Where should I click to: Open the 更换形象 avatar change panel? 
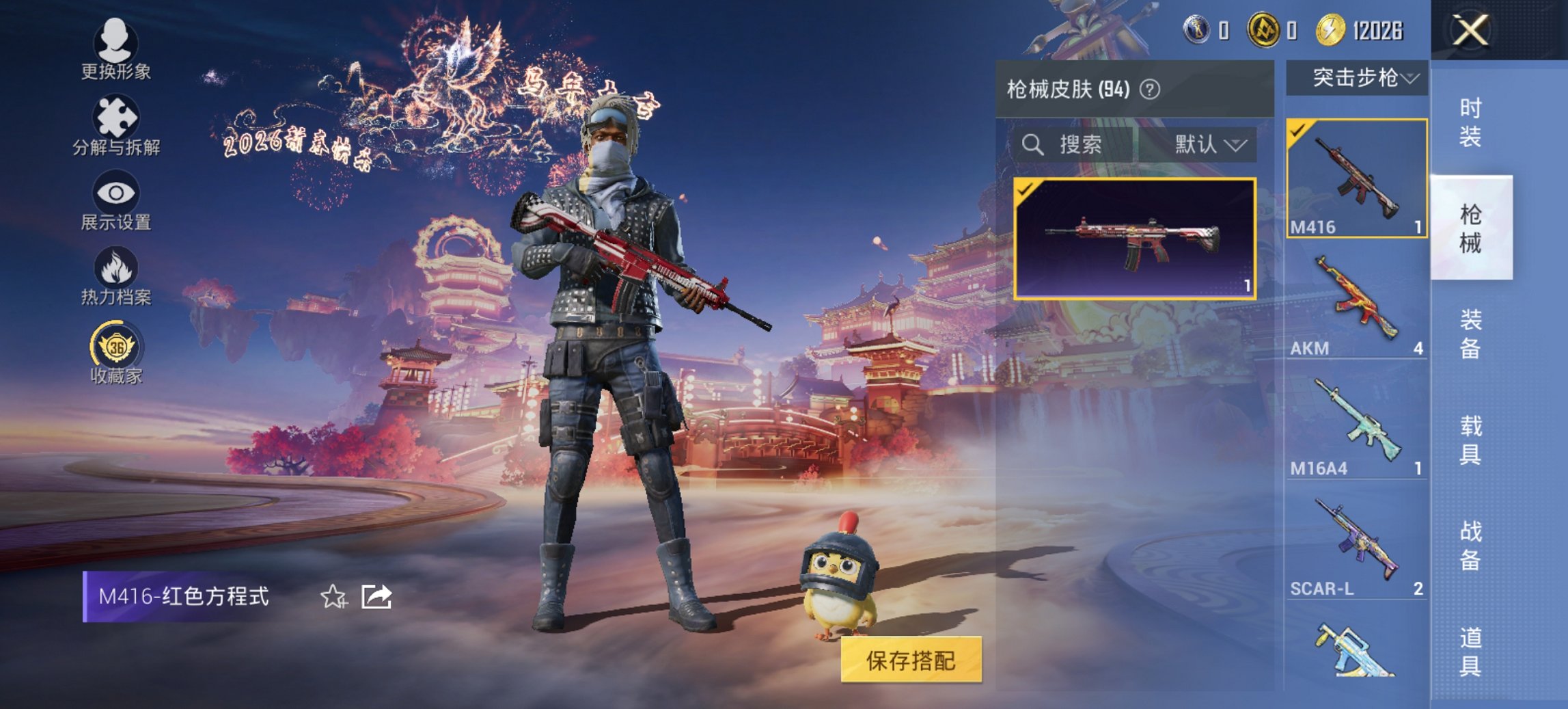click(116, 48)
